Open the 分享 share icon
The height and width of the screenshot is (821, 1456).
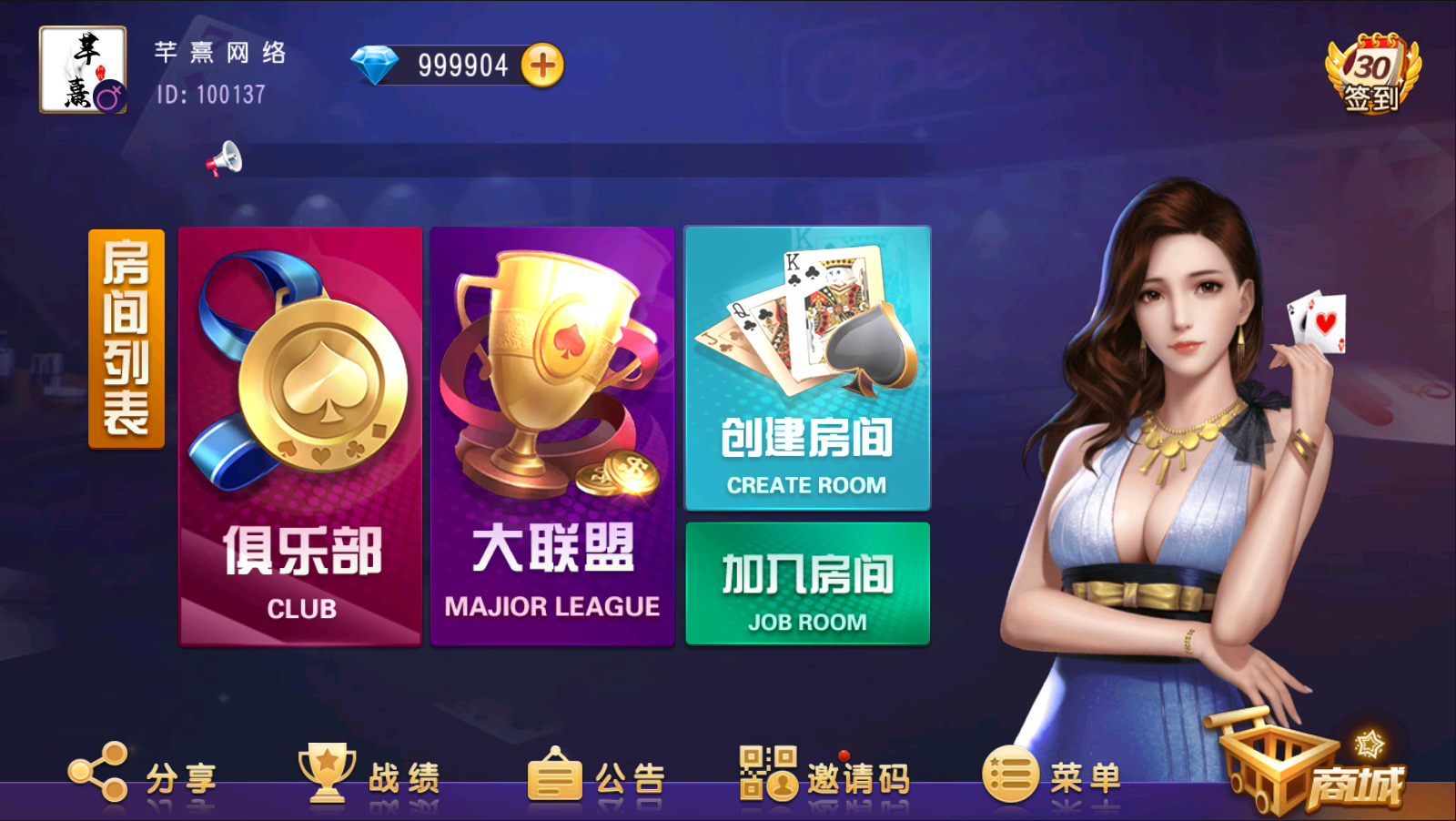pyautogui.click(x=100, y=774)
